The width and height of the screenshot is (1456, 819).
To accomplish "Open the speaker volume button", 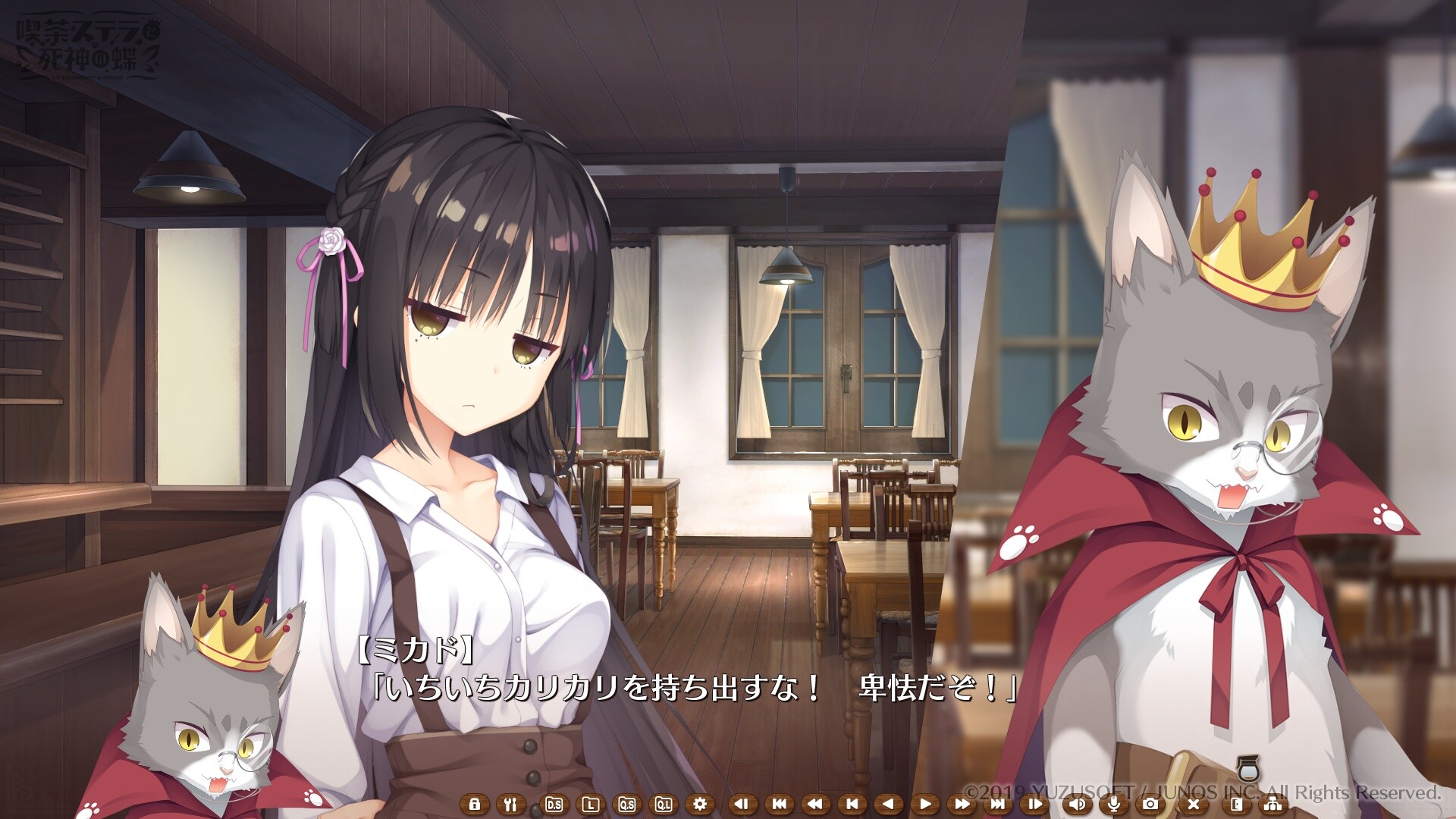I will pyautogui.click(x=1077, y=804).
